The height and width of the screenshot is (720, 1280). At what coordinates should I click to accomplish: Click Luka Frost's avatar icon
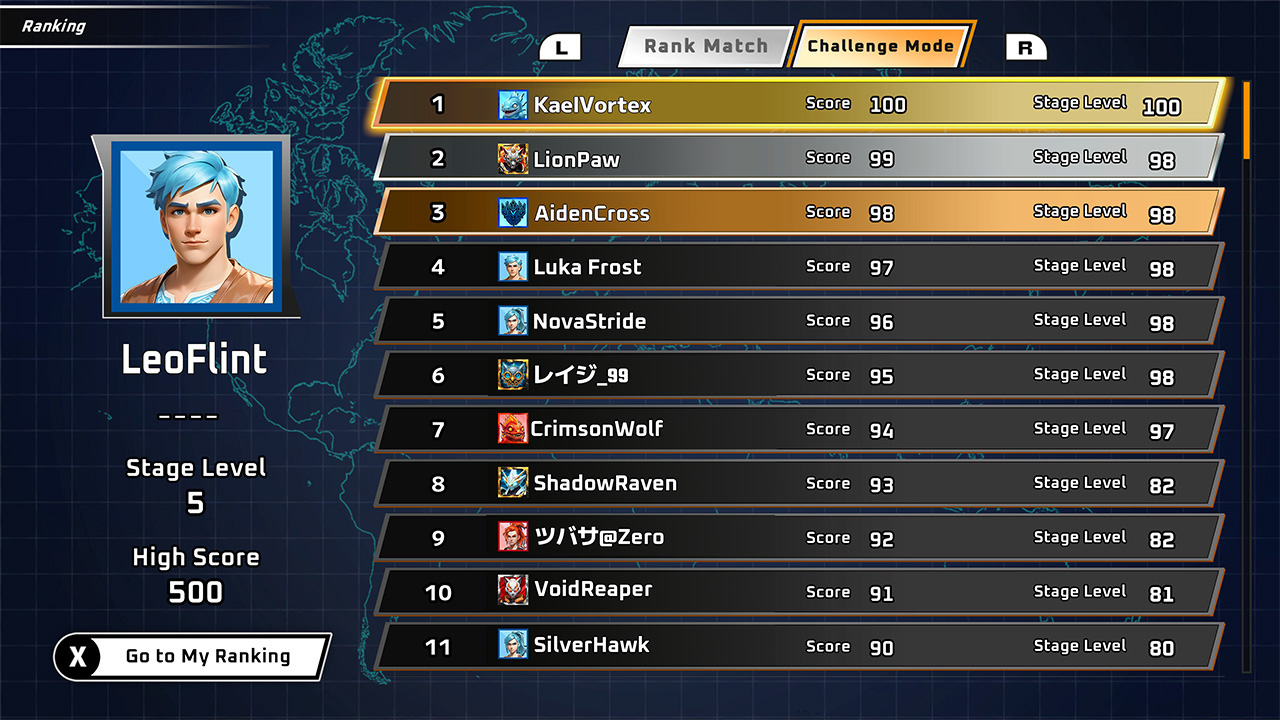click(512, 266)
